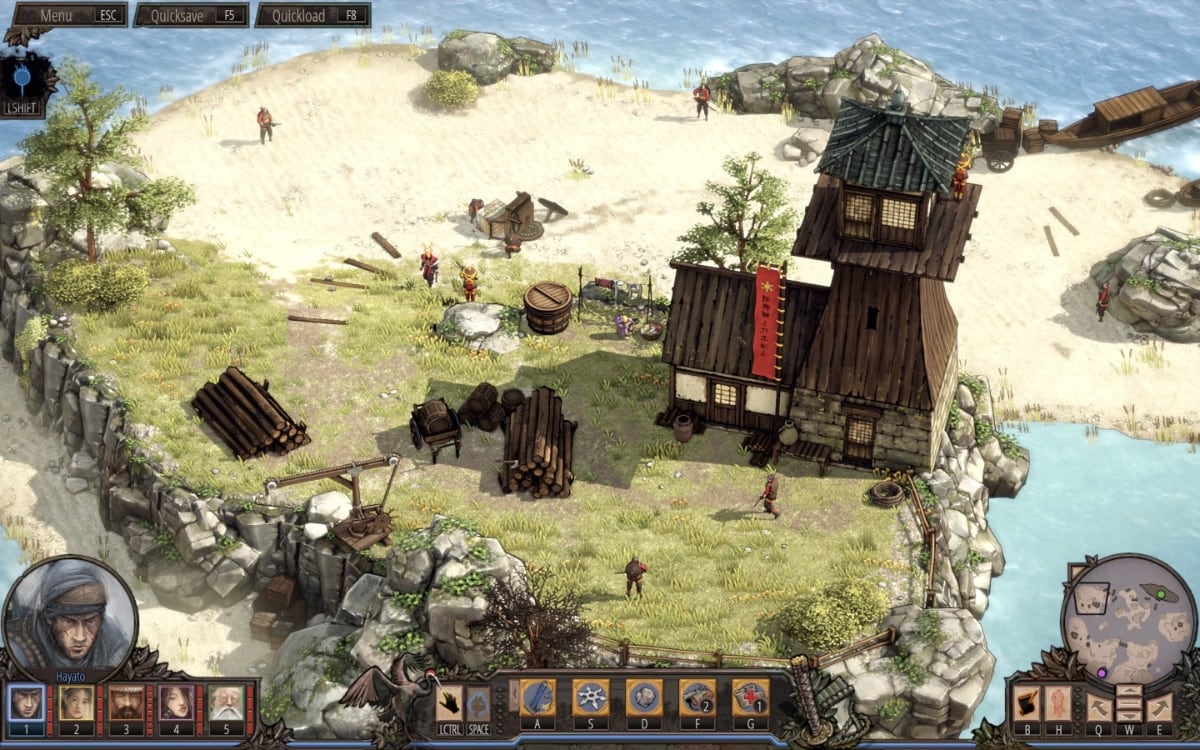Select the dark-haired woman portrait in slot 4

click(177, 703)
